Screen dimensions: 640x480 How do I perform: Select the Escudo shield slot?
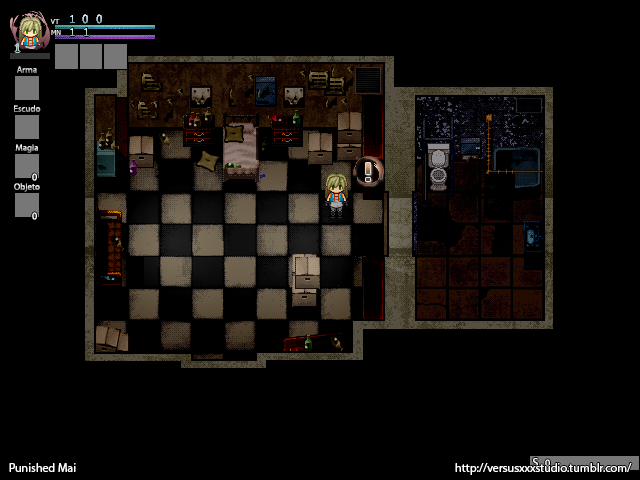pos(27,127)
